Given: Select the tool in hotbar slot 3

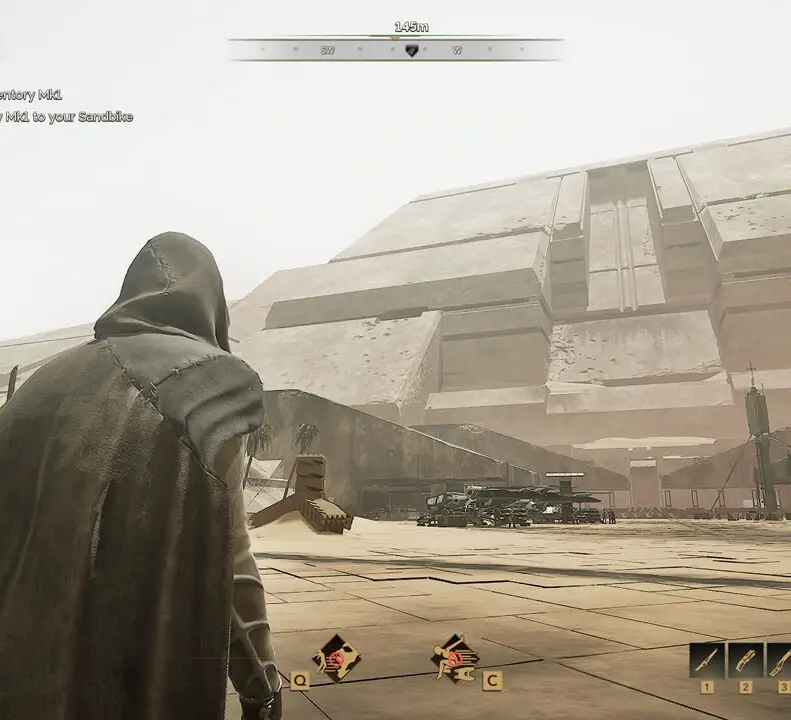Looking at the screenshot, I should pos(780,661).
